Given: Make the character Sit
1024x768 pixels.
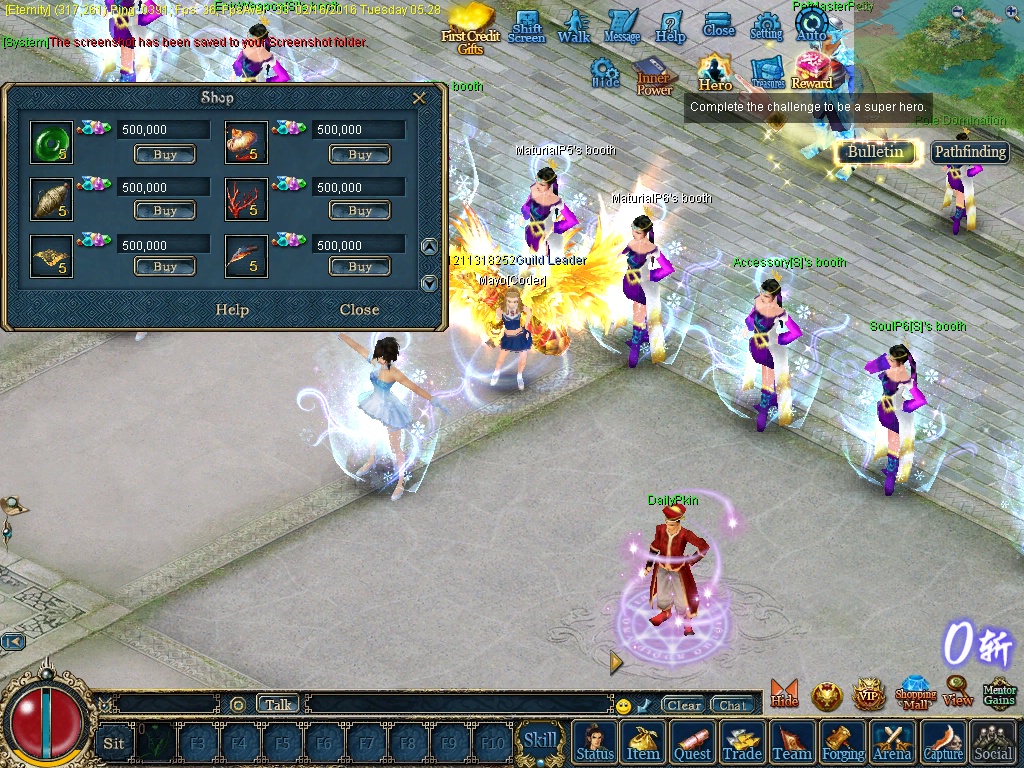Looking at the screenshot, I should (x=114, y=743).
